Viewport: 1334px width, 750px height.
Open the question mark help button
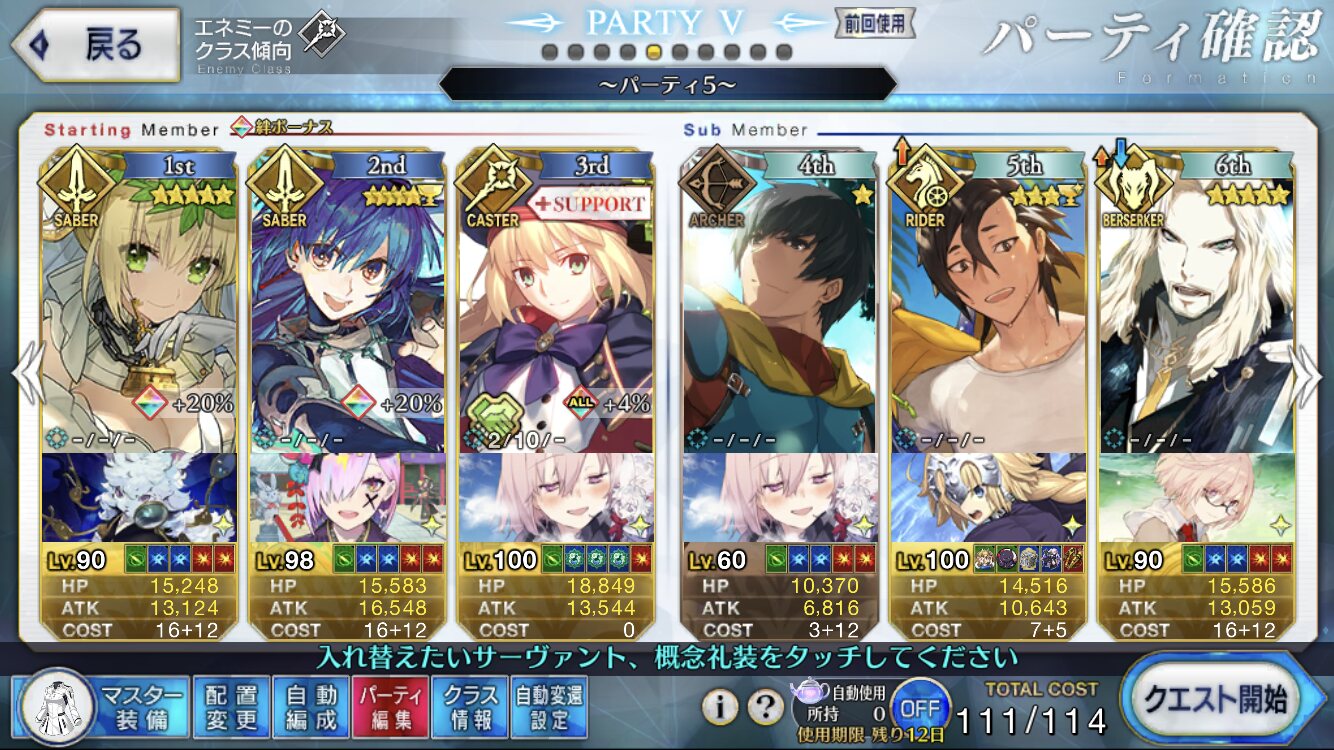[x=765, y=707]
